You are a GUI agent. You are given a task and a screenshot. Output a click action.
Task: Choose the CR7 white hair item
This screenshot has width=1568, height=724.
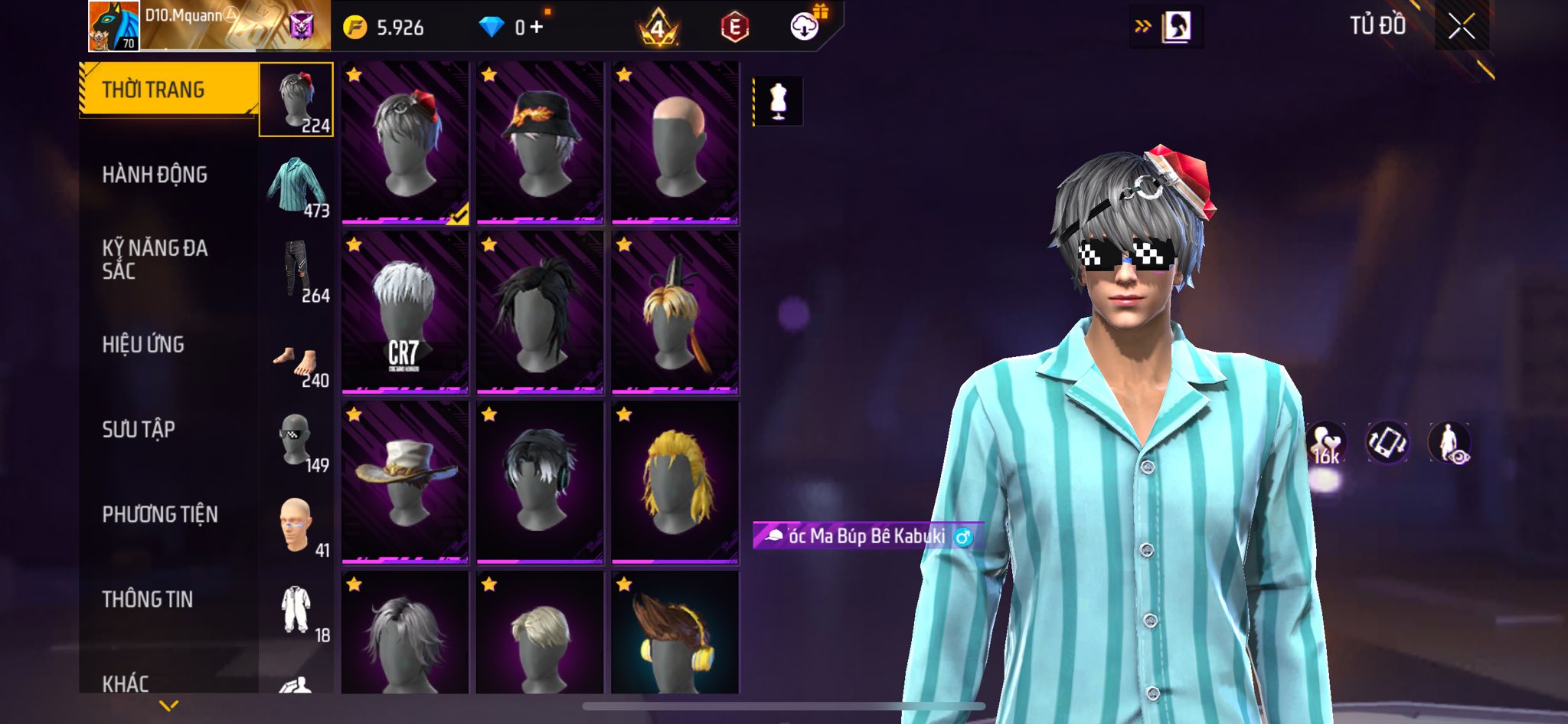pos(405,313)
